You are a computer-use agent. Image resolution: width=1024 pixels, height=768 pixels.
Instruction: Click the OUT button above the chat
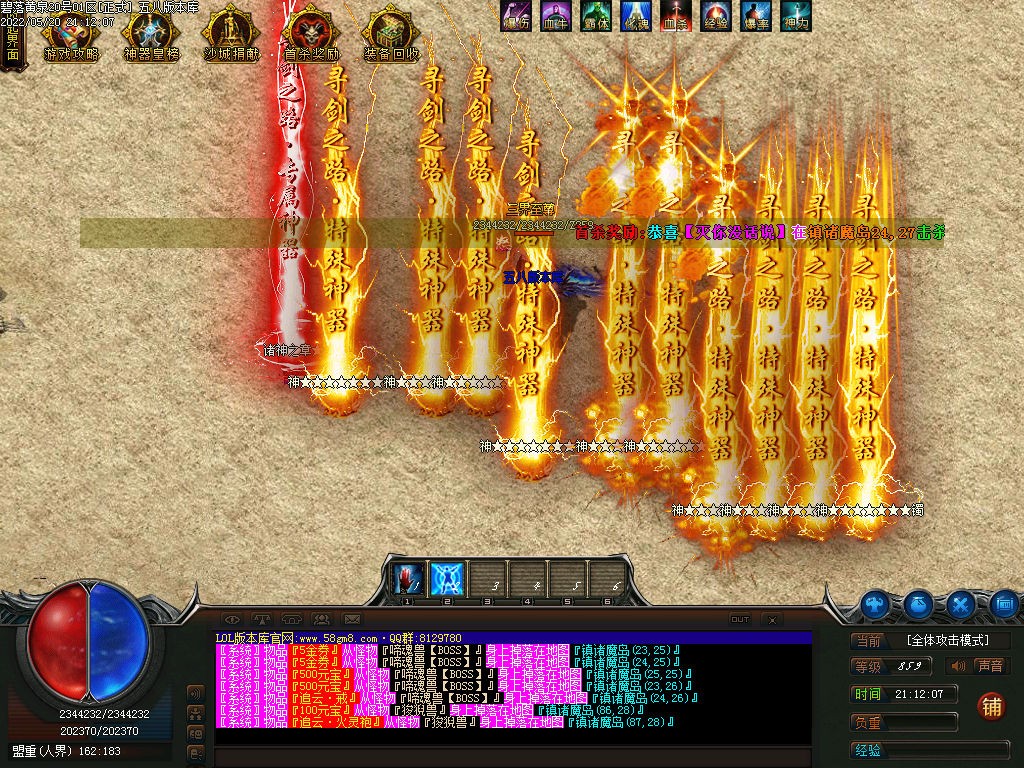pos(740,619)
